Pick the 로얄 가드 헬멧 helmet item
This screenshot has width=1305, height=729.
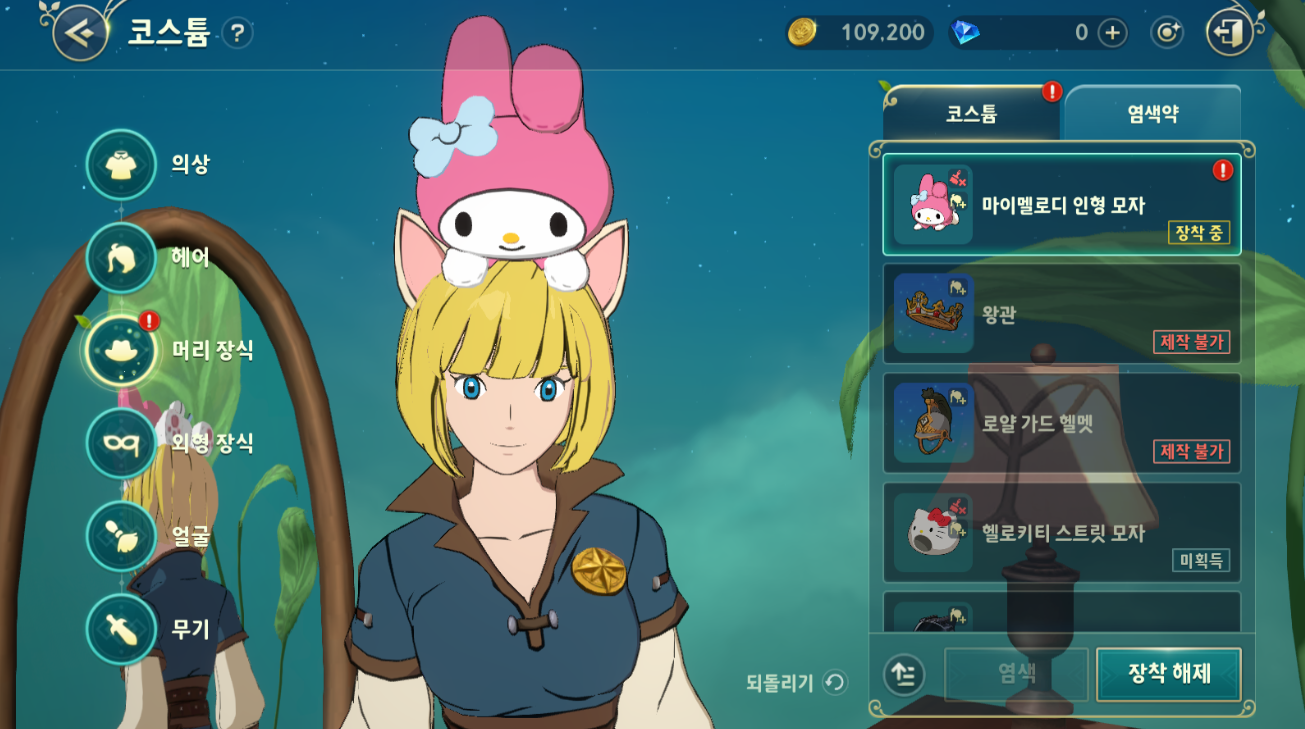point(1061,423)
